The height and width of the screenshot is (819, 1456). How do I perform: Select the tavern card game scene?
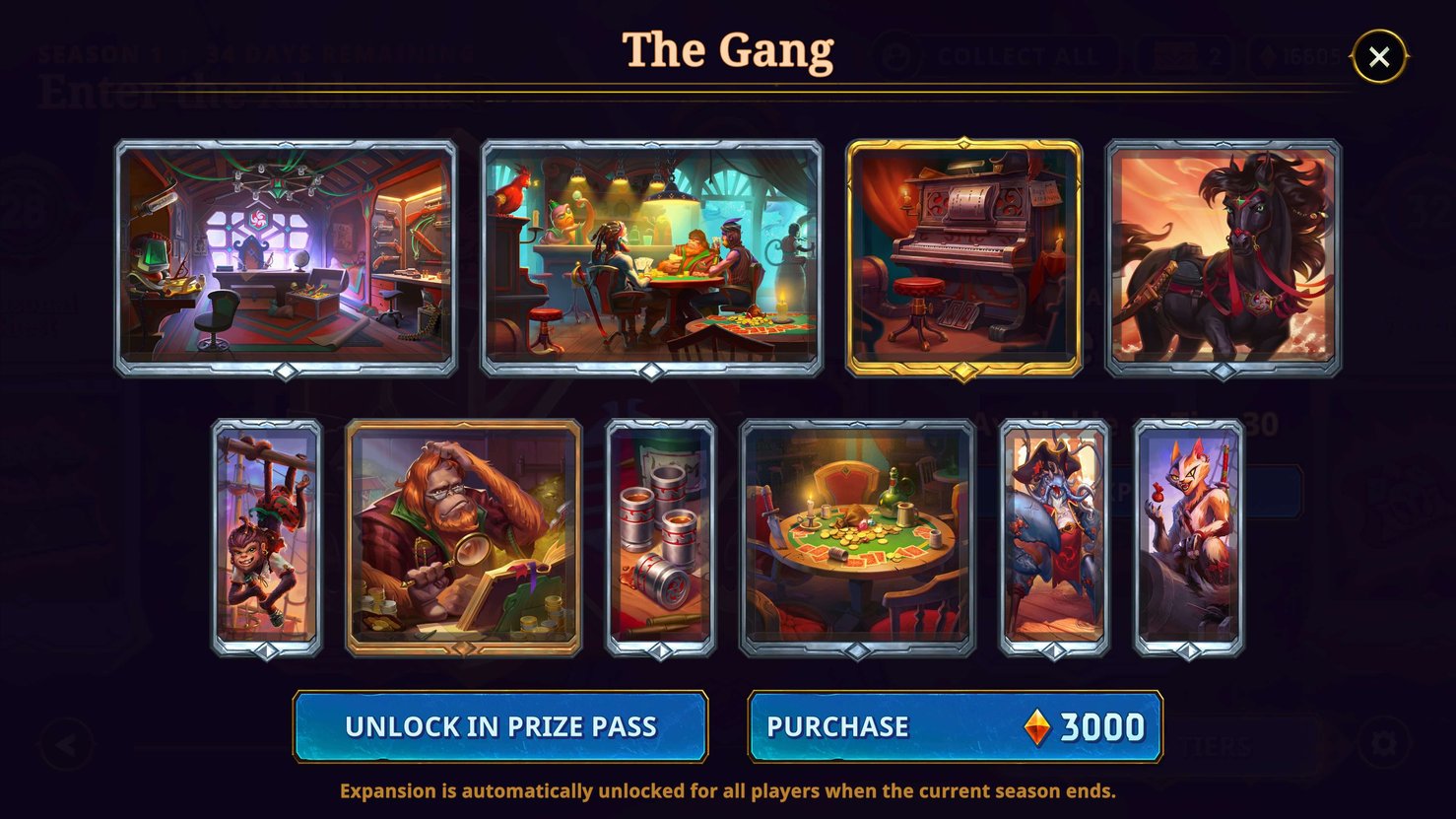point(653,256)
